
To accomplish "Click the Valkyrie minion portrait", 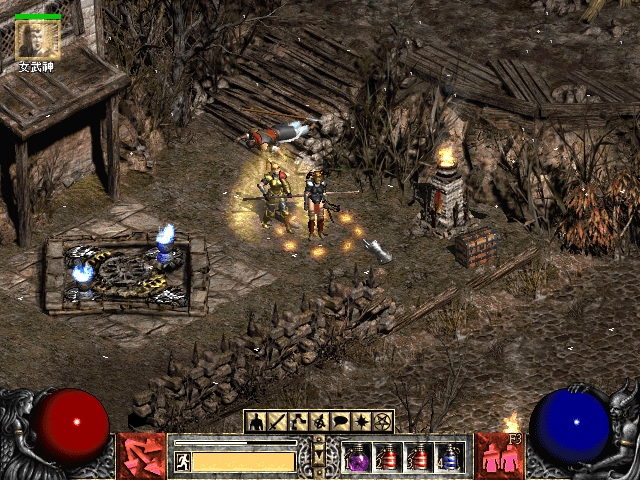I will (39, 39).
